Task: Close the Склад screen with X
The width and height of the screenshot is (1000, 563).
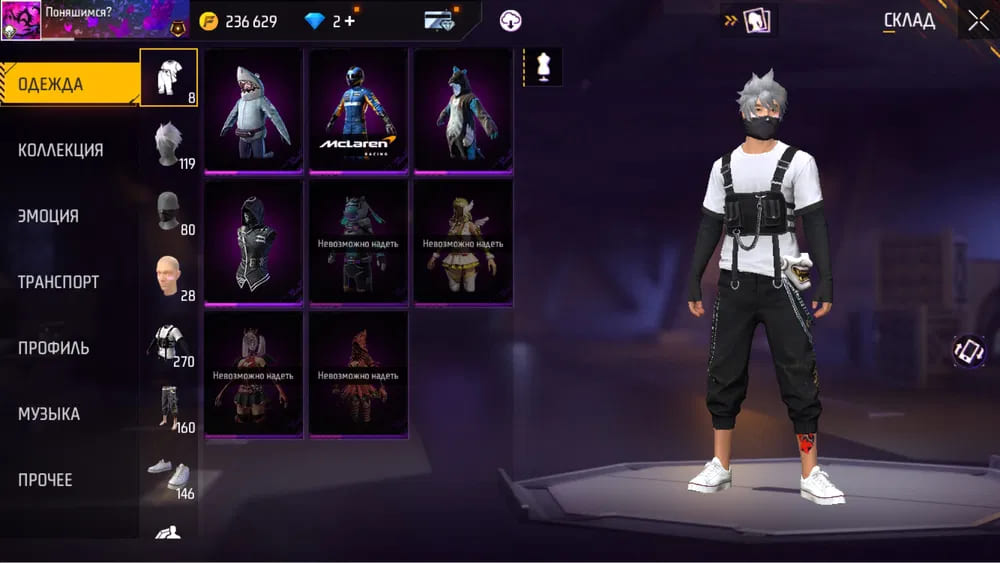Action: point(978,20)
